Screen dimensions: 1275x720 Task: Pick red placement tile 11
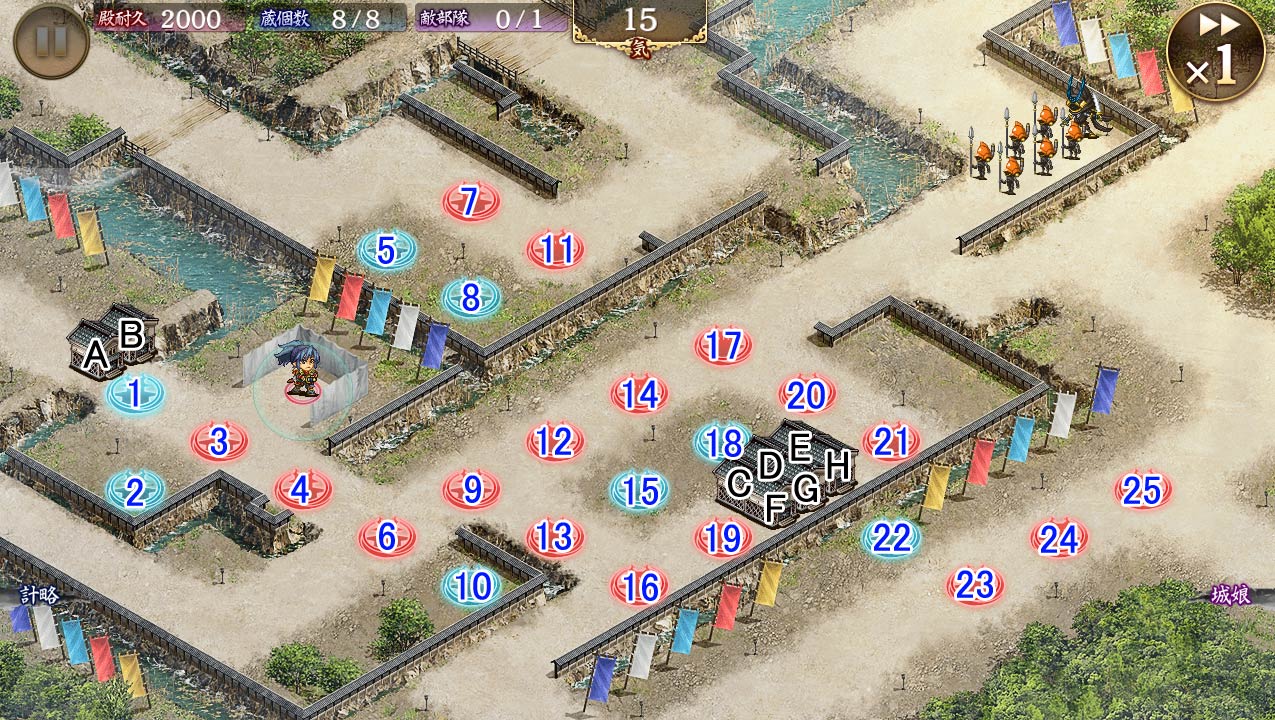coord(555,249)
